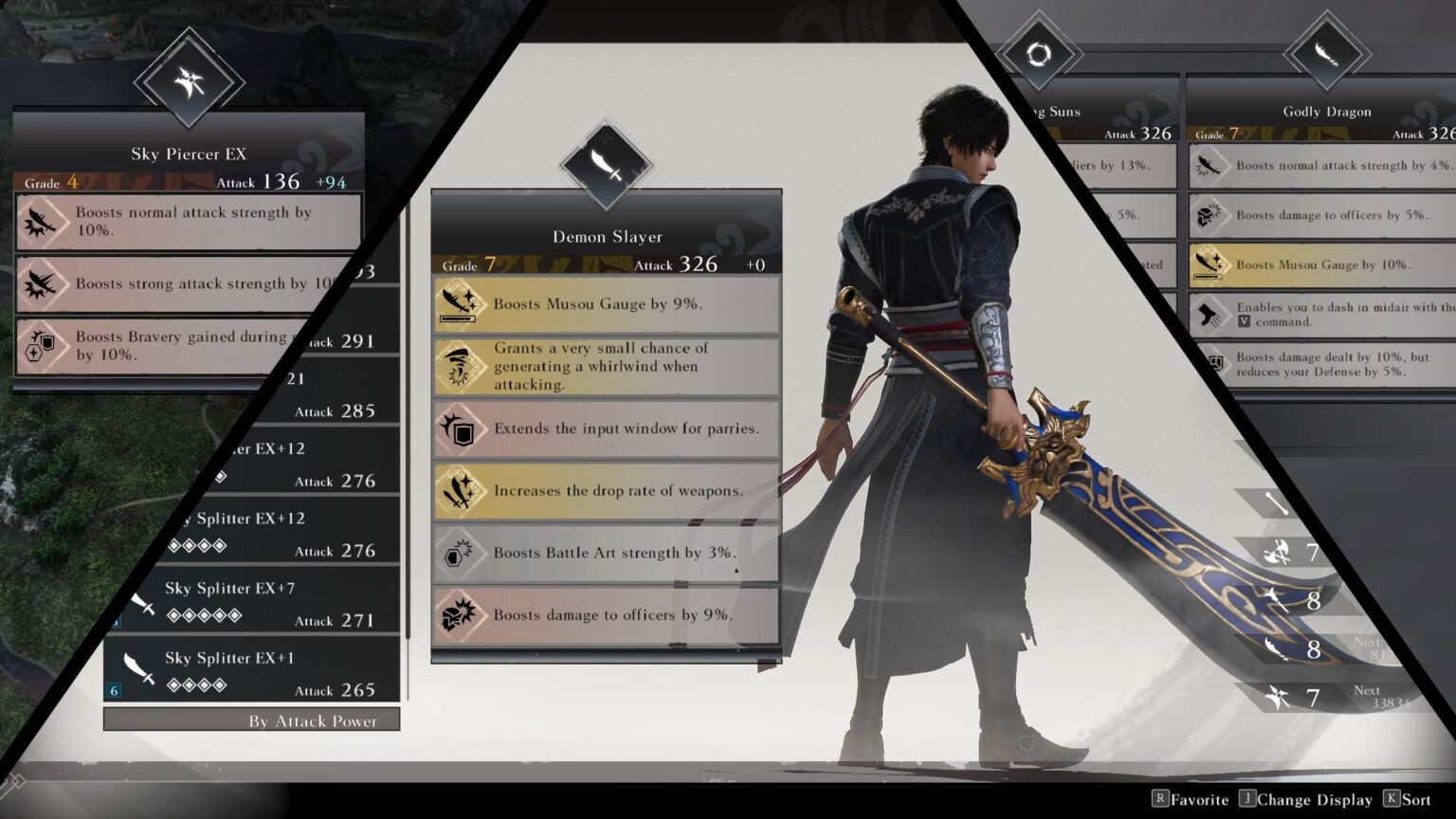Image resolution: width=1456 pixels, height=819 pixels.
Task: Click the parry extension shield skill icon
Action: [462, 428]
